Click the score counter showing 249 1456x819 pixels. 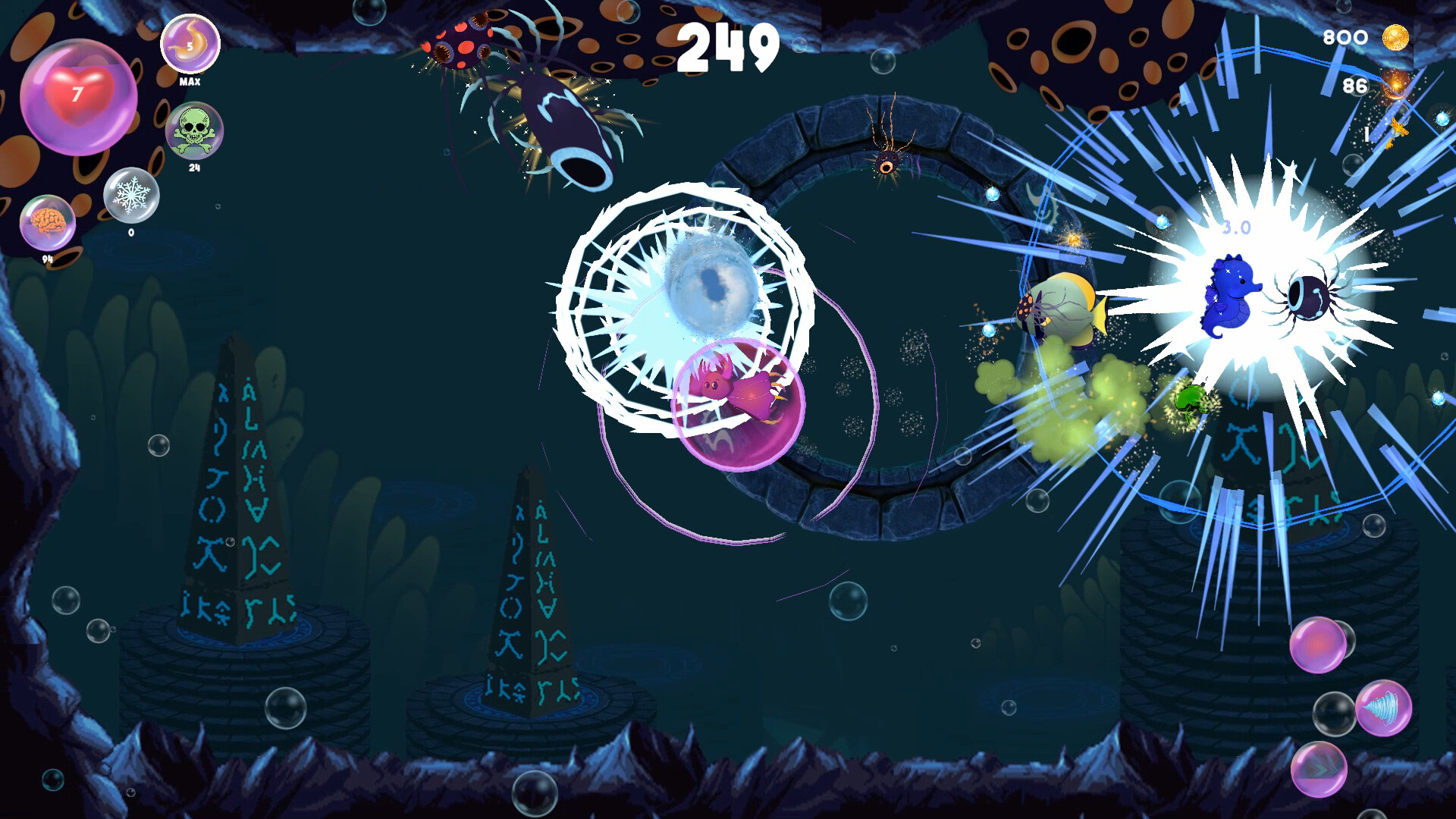[x=728, y=47]
